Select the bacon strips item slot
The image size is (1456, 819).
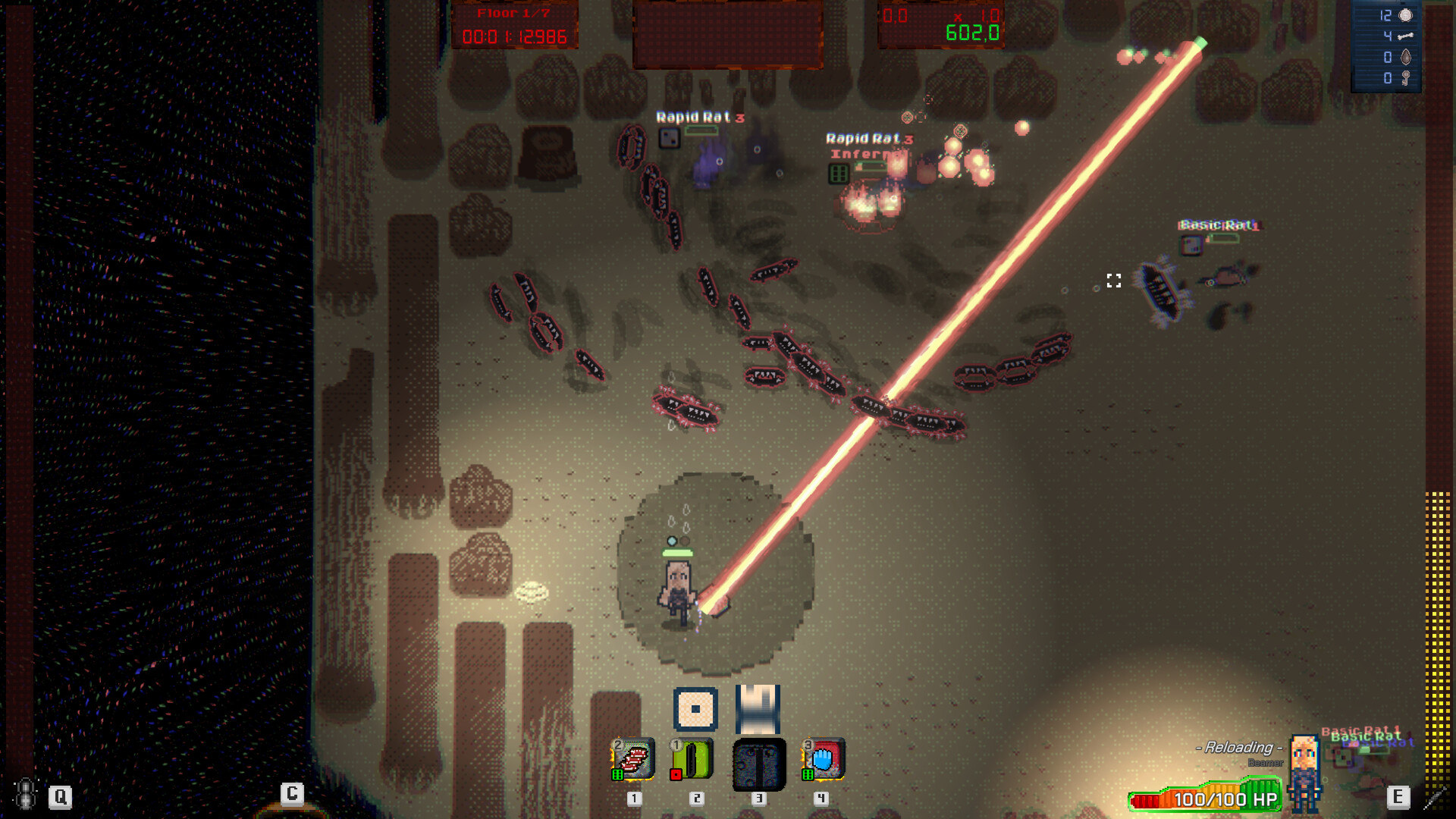633,759
